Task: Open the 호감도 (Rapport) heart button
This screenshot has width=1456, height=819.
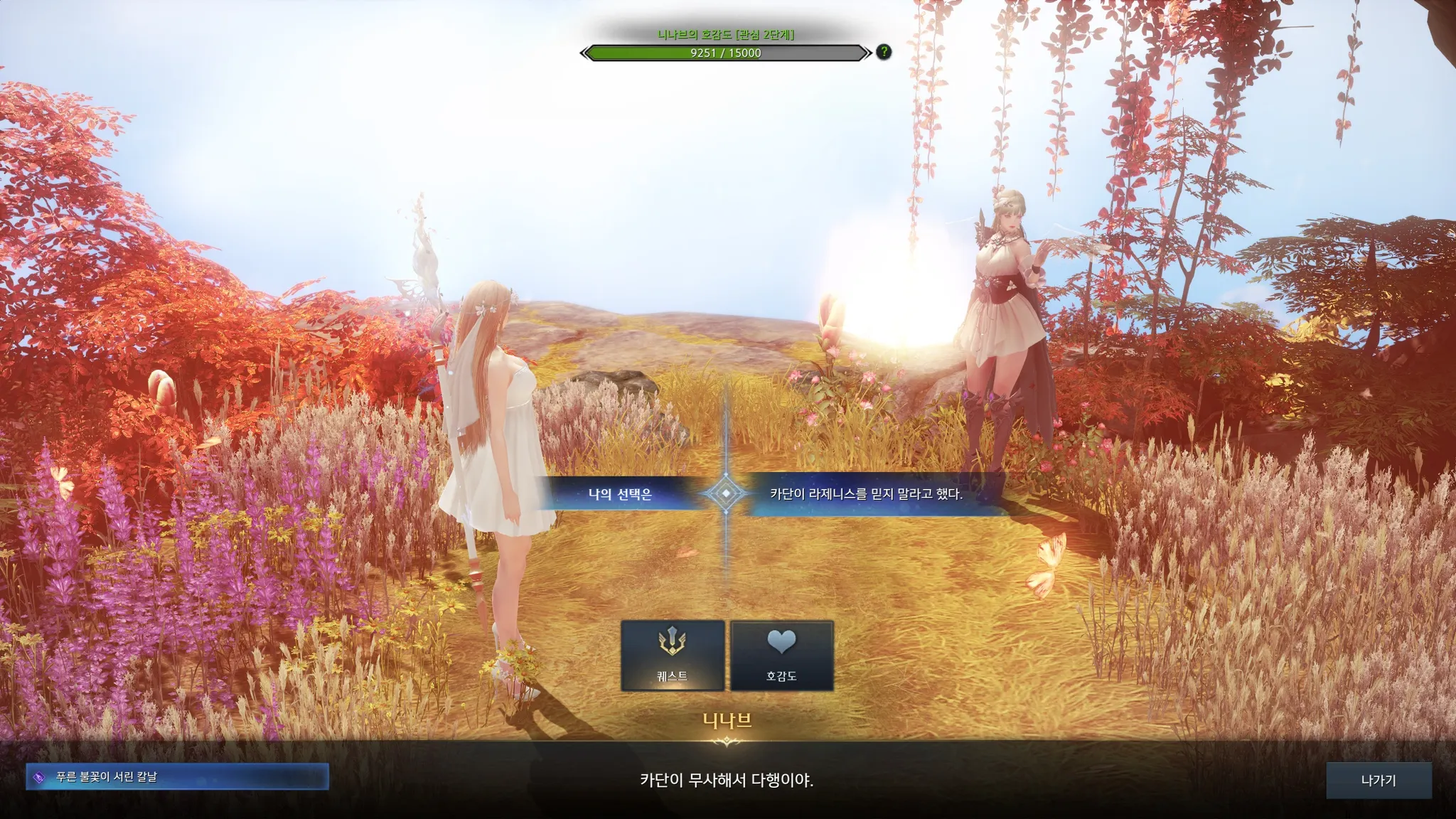Action: 781,655
